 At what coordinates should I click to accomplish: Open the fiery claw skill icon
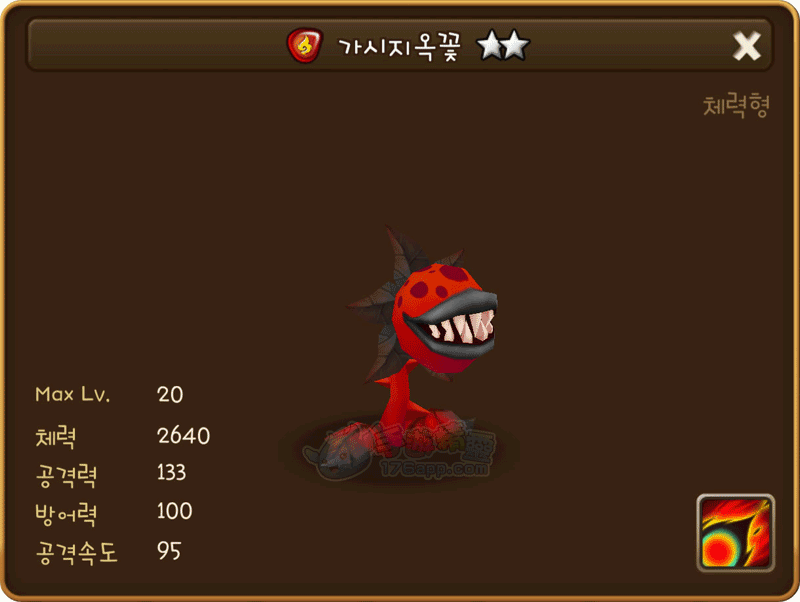pos(735,533)
